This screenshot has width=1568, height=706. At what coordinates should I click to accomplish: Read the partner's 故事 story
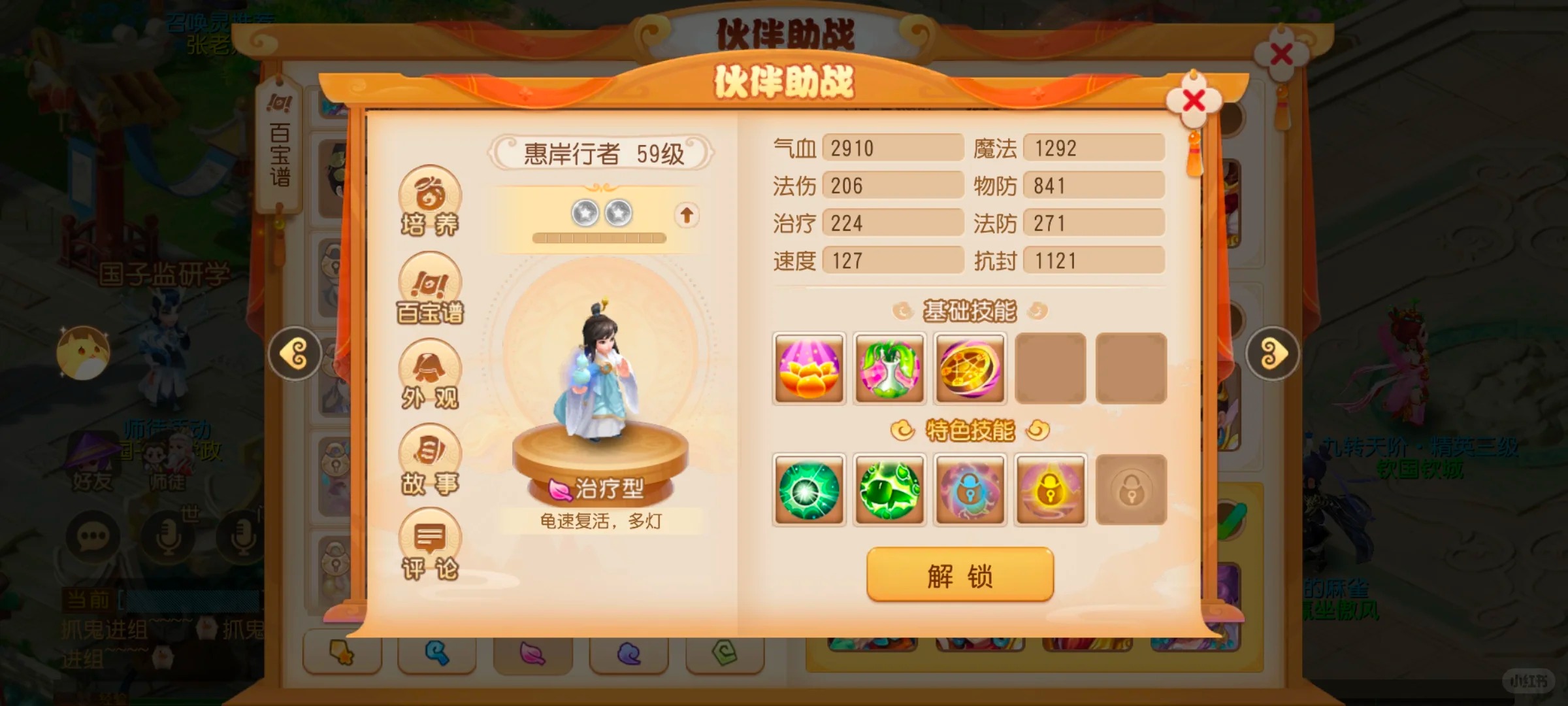(x=430, y=461)
